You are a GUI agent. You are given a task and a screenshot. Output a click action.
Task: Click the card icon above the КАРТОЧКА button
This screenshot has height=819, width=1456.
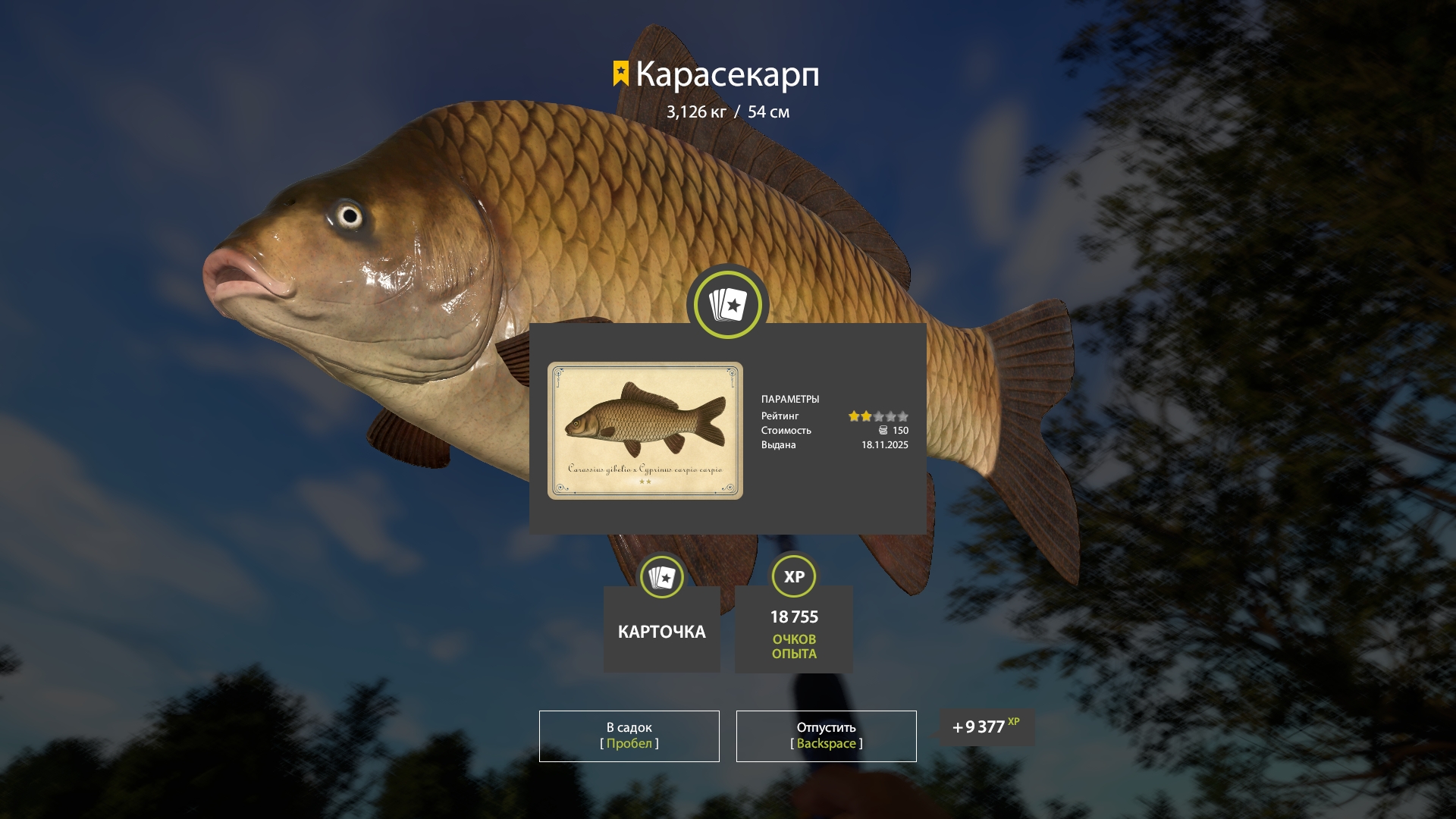(661, 576)
